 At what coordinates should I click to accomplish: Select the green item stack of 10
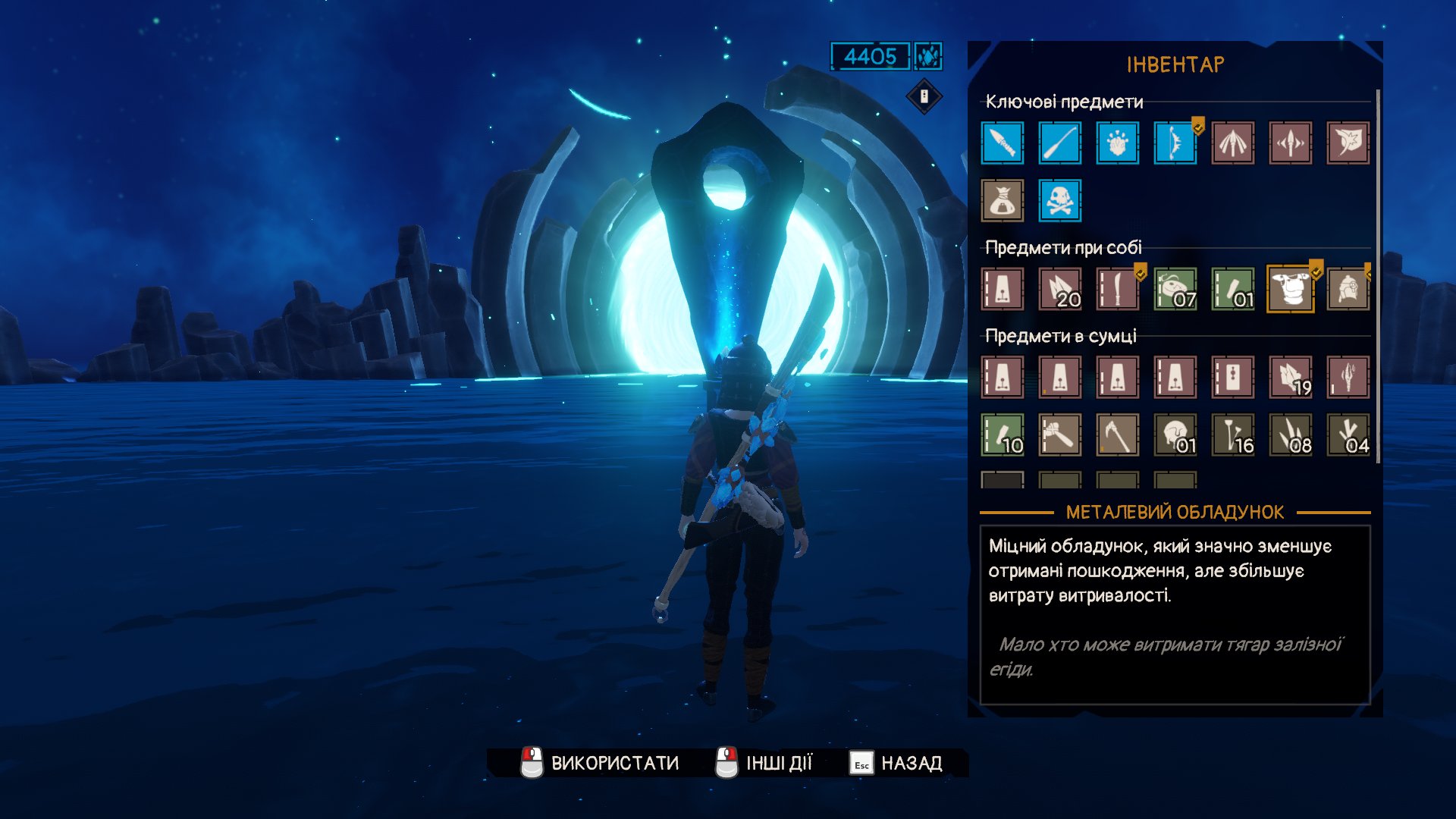click(1002, 435)
